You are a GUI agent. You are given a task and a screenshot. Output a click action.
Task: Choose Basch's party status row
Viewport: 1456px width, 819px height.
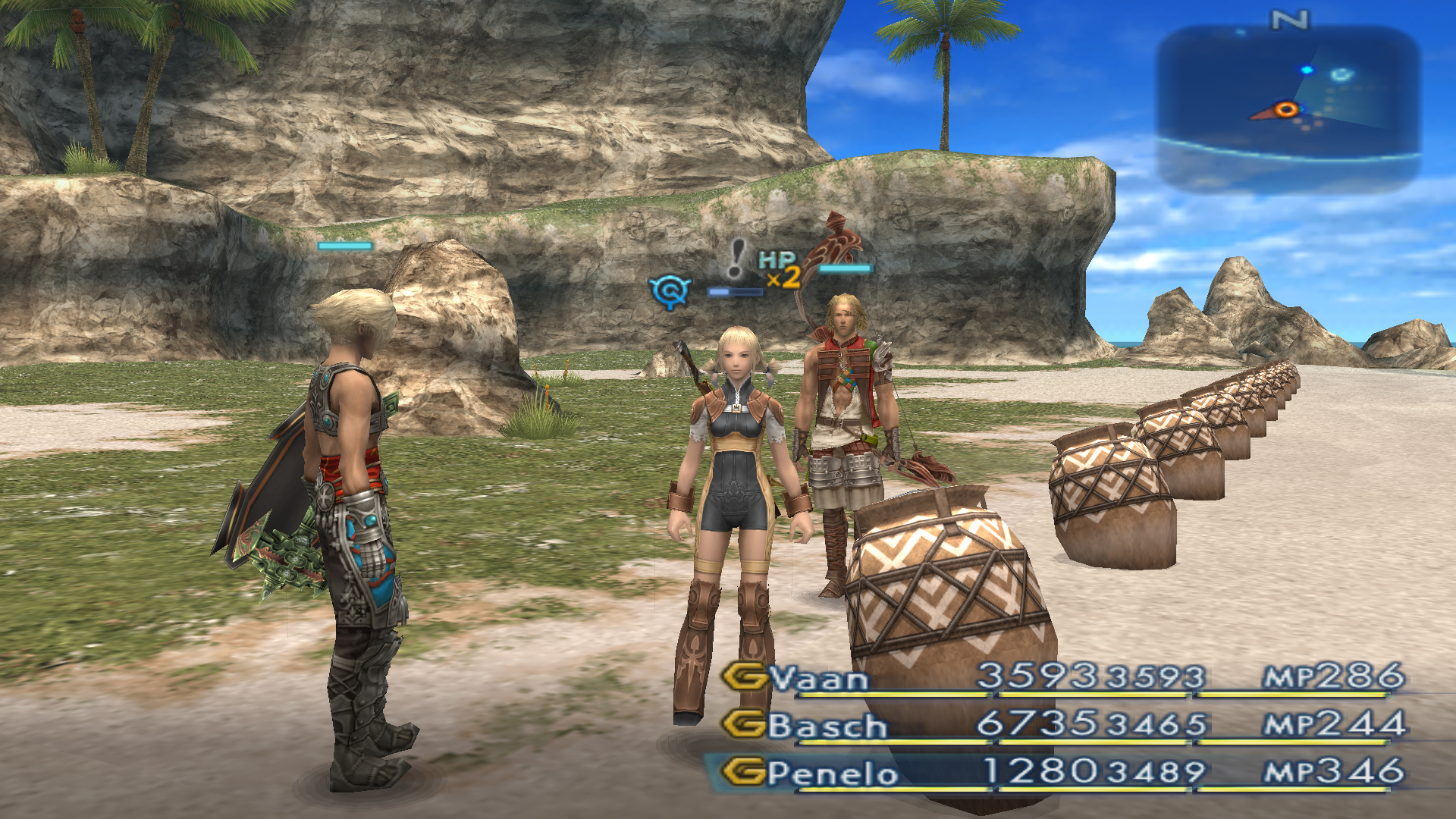(x=827, y=725)
